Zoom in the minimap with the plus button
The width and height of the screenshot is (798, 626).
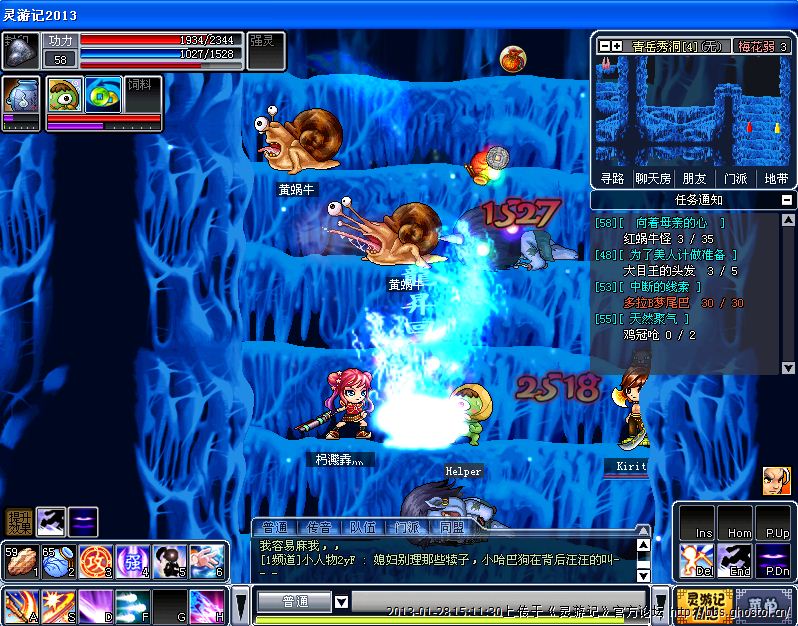pyautogui.click(x=617, y=46)
